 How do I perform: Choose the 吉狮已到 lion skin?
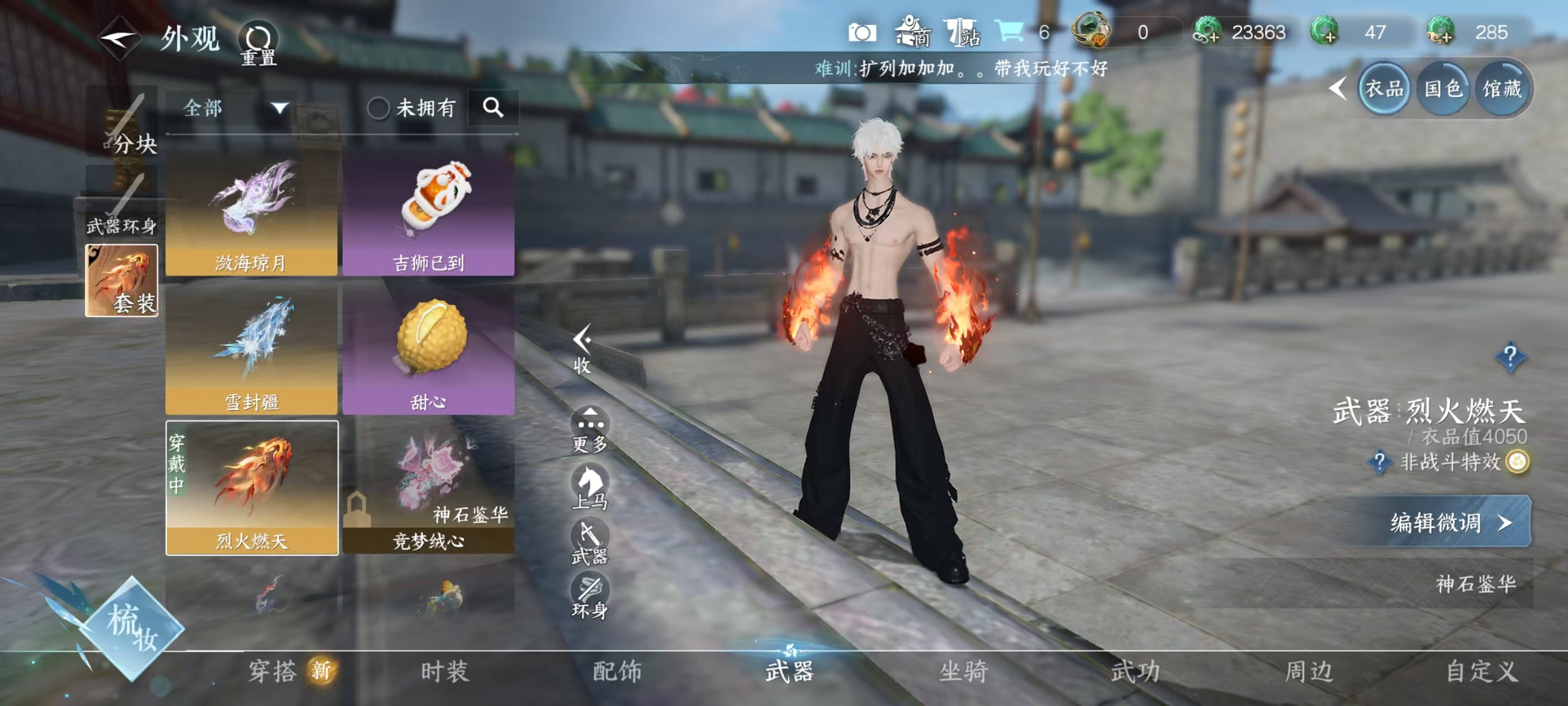point(428,213)
